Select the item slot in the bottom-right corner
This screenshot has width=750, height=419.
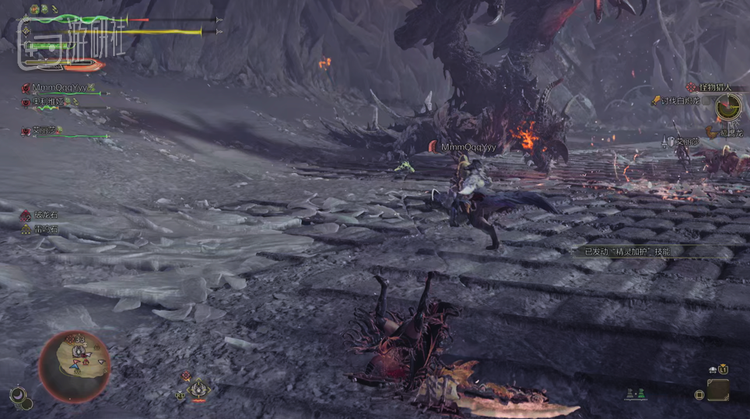[x=717, y=388]
